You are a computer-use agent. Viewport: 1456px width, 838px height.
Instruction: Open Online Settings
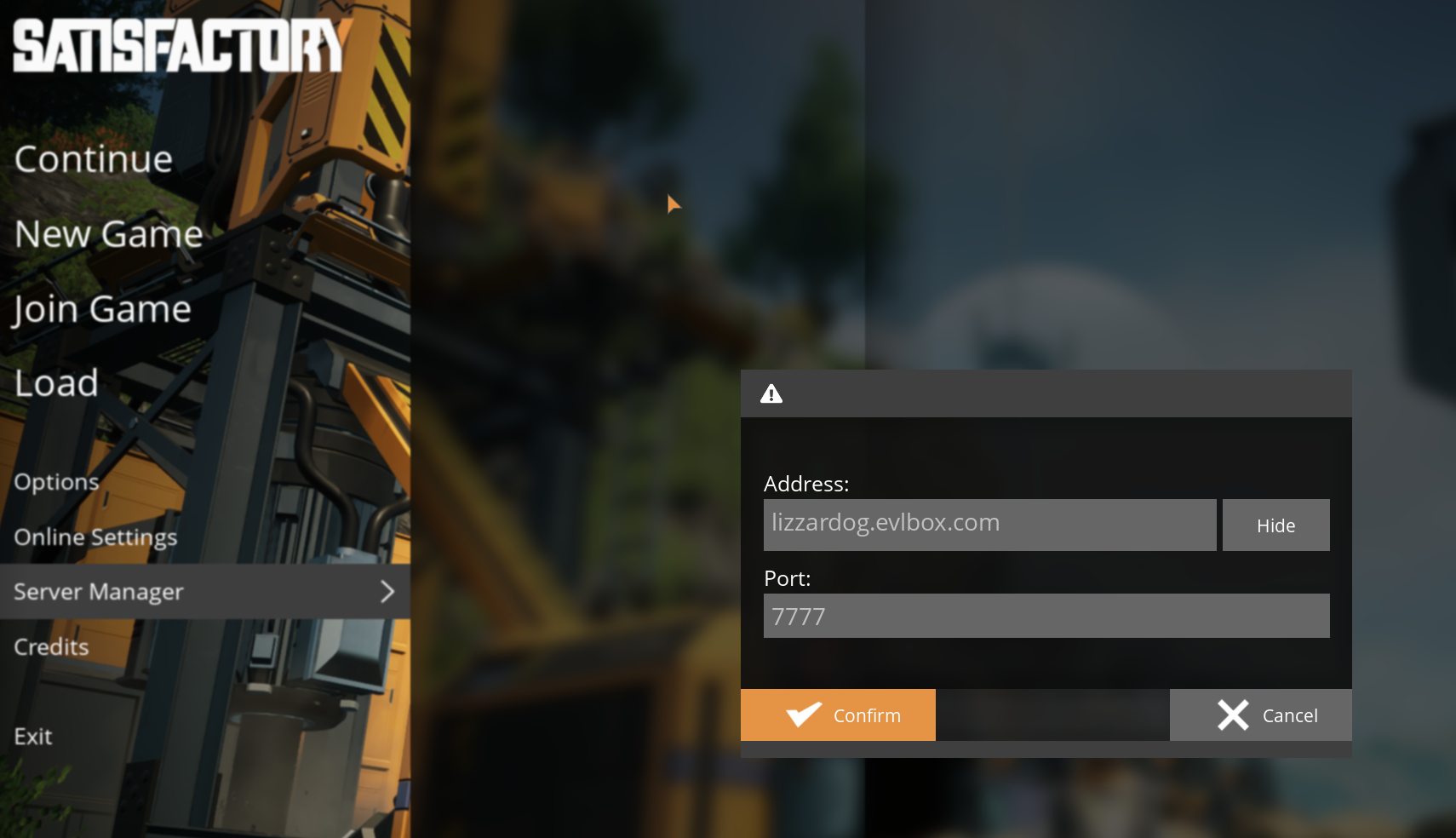pyautogui.click(x=95, y=537)
